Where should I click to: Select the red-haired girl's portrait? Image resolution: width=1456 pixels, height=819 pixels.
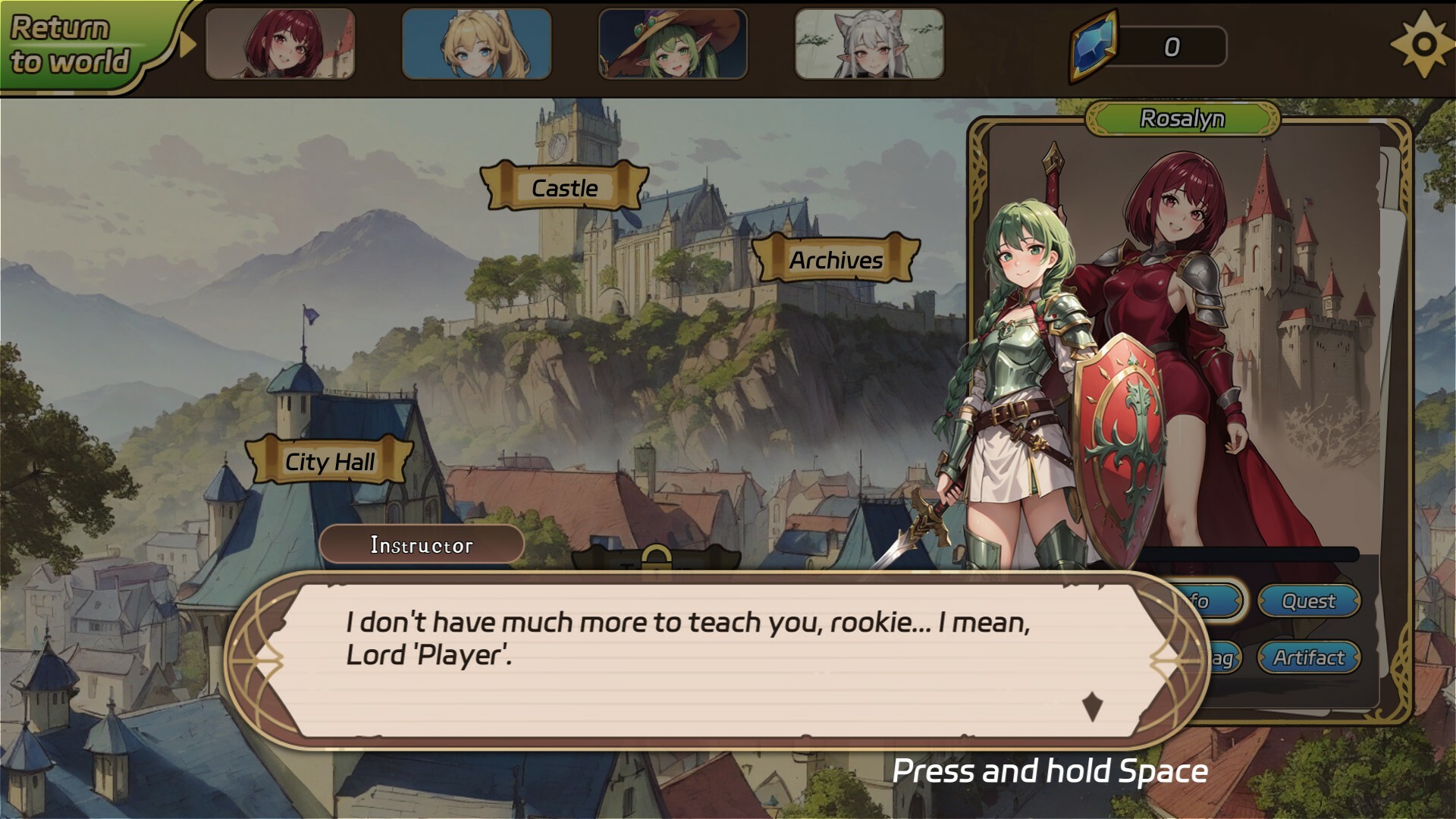pos(281,43)
